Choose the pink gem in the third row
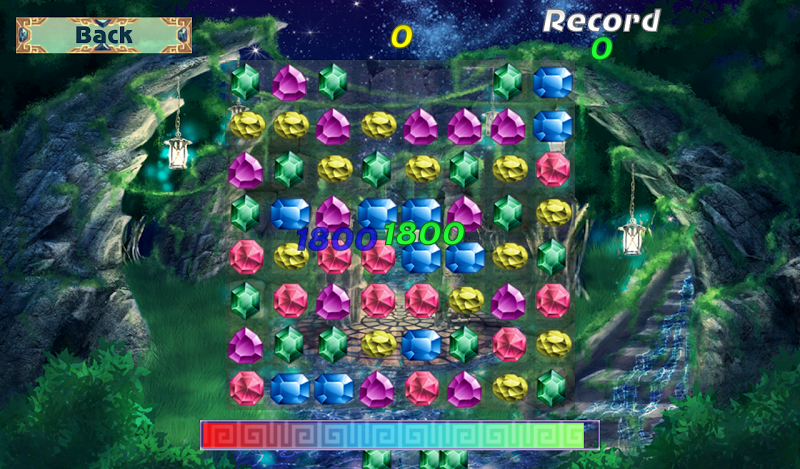Screen dimensions: 800x469 coord(552,169)
